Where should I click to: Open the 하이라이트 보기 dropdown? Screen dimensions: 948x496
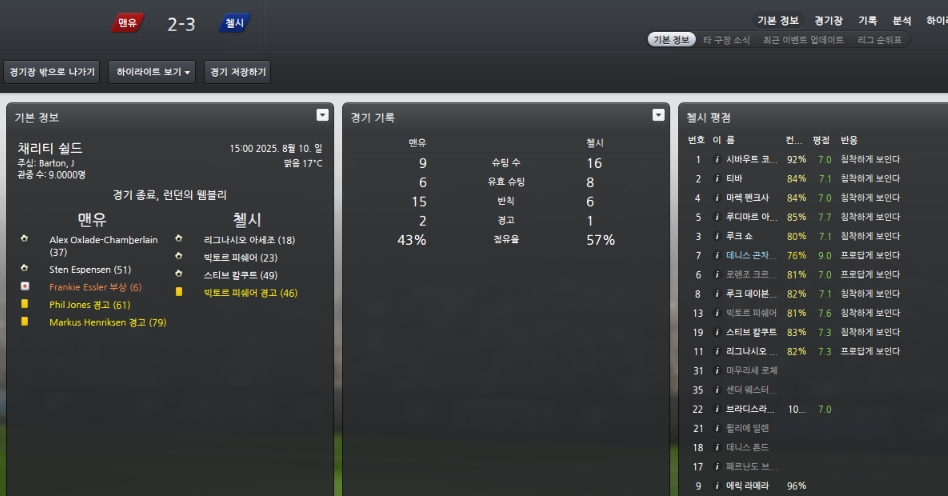pyautogui.click(x=153, y=72)
